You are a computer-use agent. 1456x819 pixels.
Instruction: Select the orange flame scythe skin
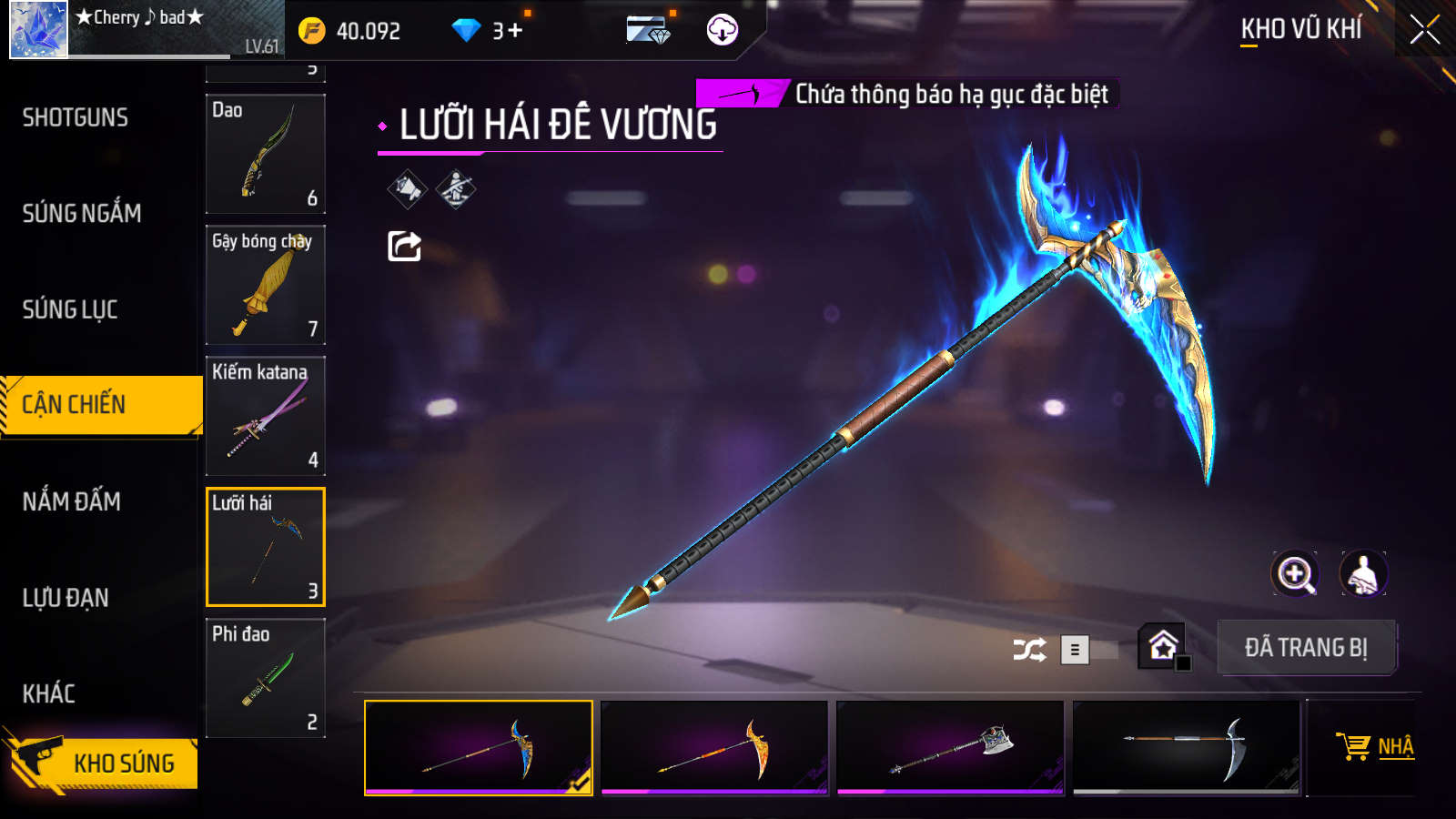pos(714,747)
